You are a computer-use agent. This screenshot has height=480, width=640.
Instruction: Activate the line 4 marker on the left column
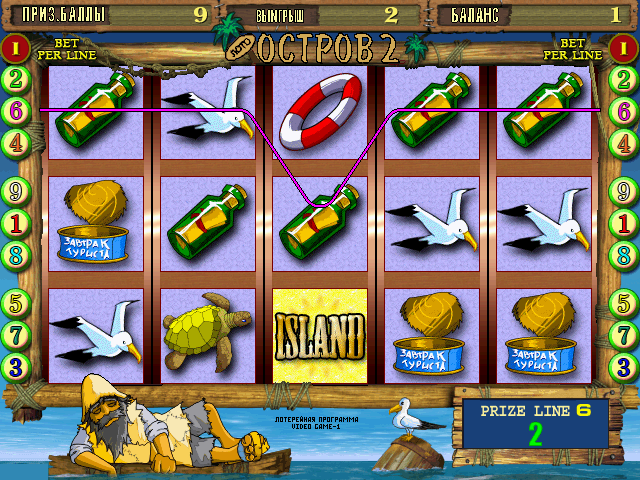pyautogui.click(x=16, y=142)
